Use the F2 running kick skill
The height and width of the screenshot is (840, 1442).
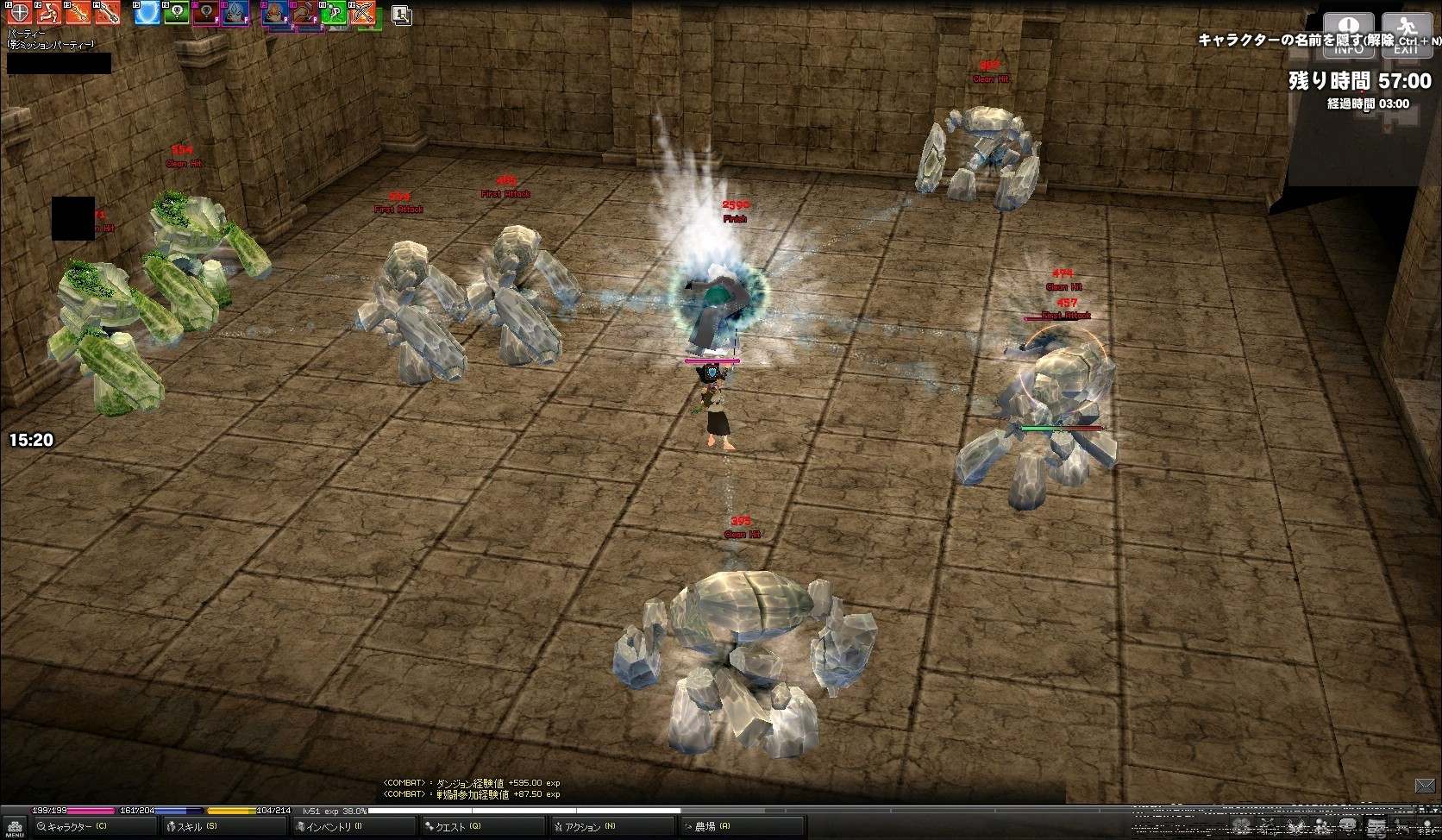(x=49, y=13)
